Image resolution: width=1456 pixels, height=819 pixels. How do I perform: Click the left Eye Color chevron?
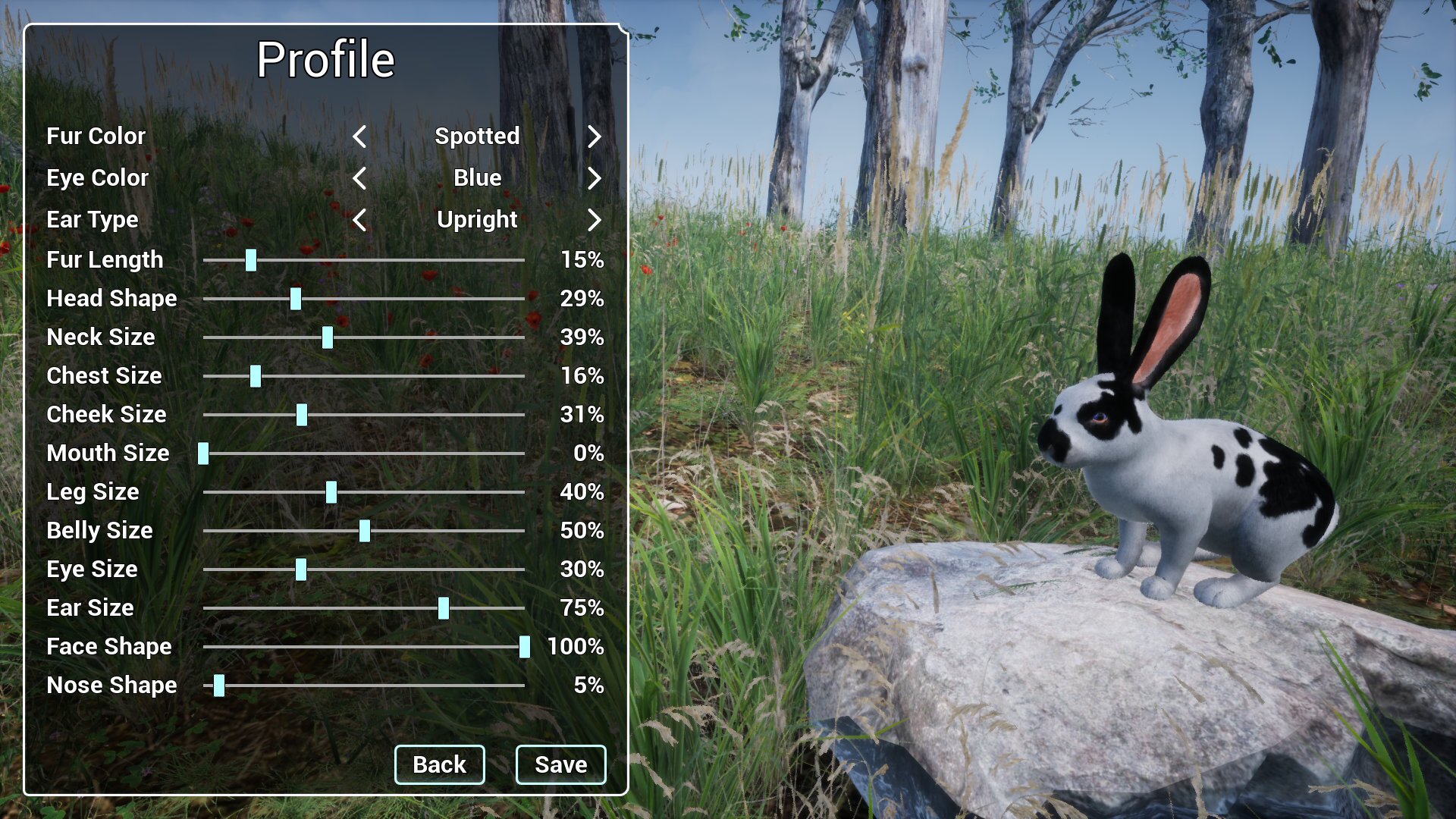tap(359, 178)
